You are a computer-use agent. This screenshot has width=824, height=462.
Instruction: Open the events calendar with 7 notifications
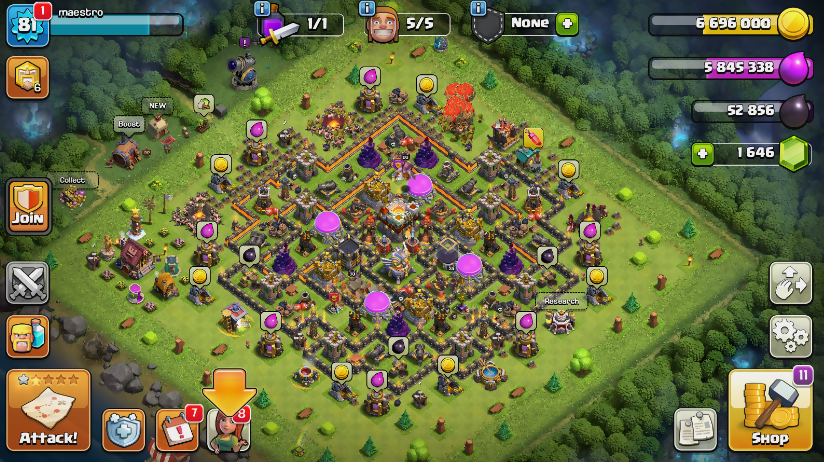coord(176,430)
